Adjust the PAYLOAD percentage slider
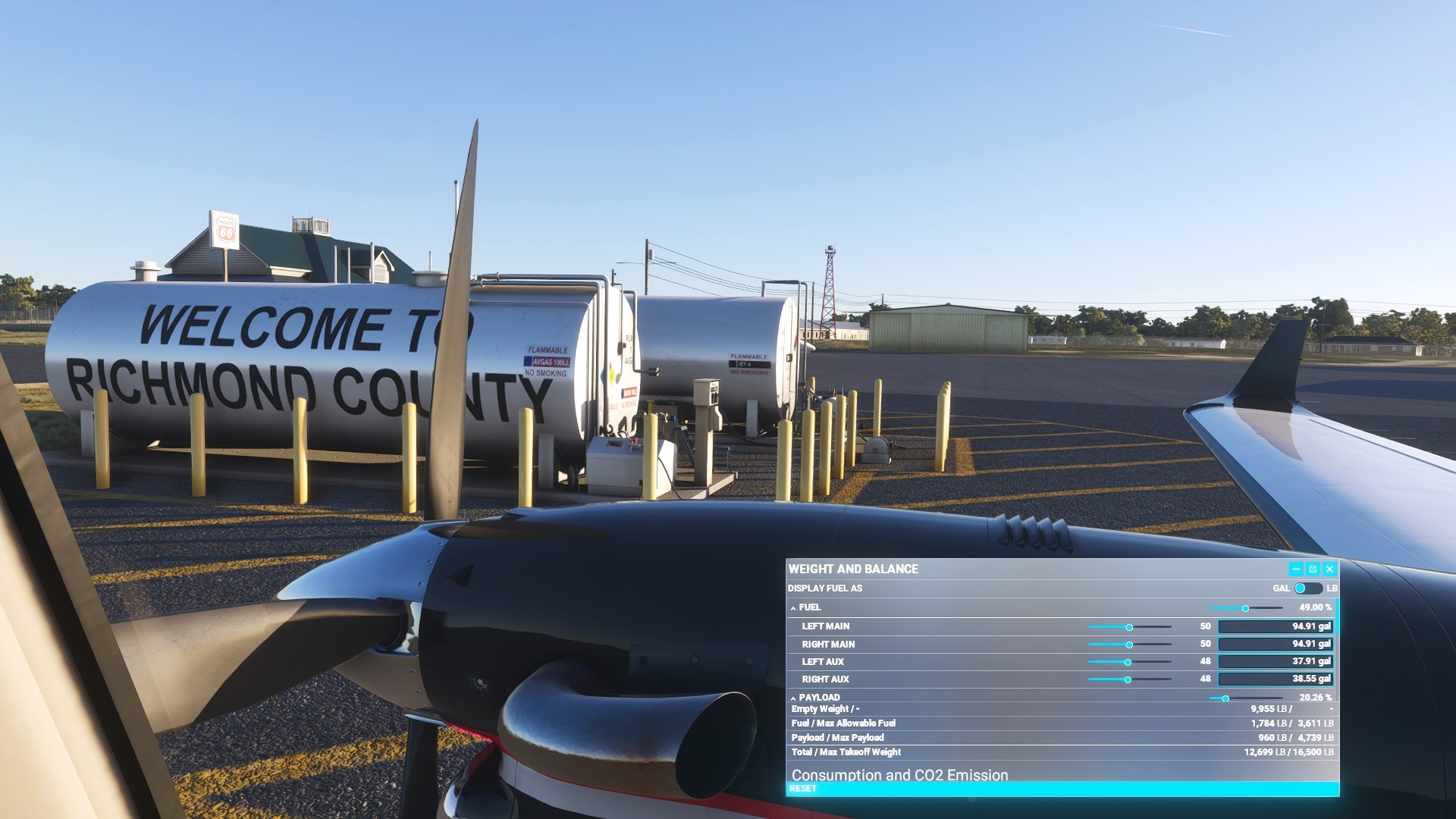The height and width of the screenshot is (819, 1456). click(x=1225, y=698)
